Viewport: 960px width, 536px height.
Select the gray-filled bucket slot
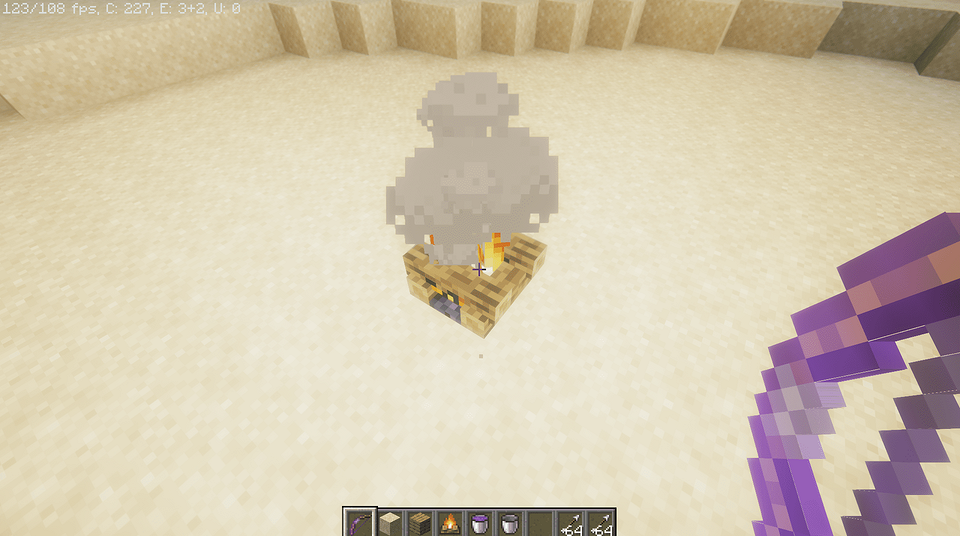pos(509,523)
